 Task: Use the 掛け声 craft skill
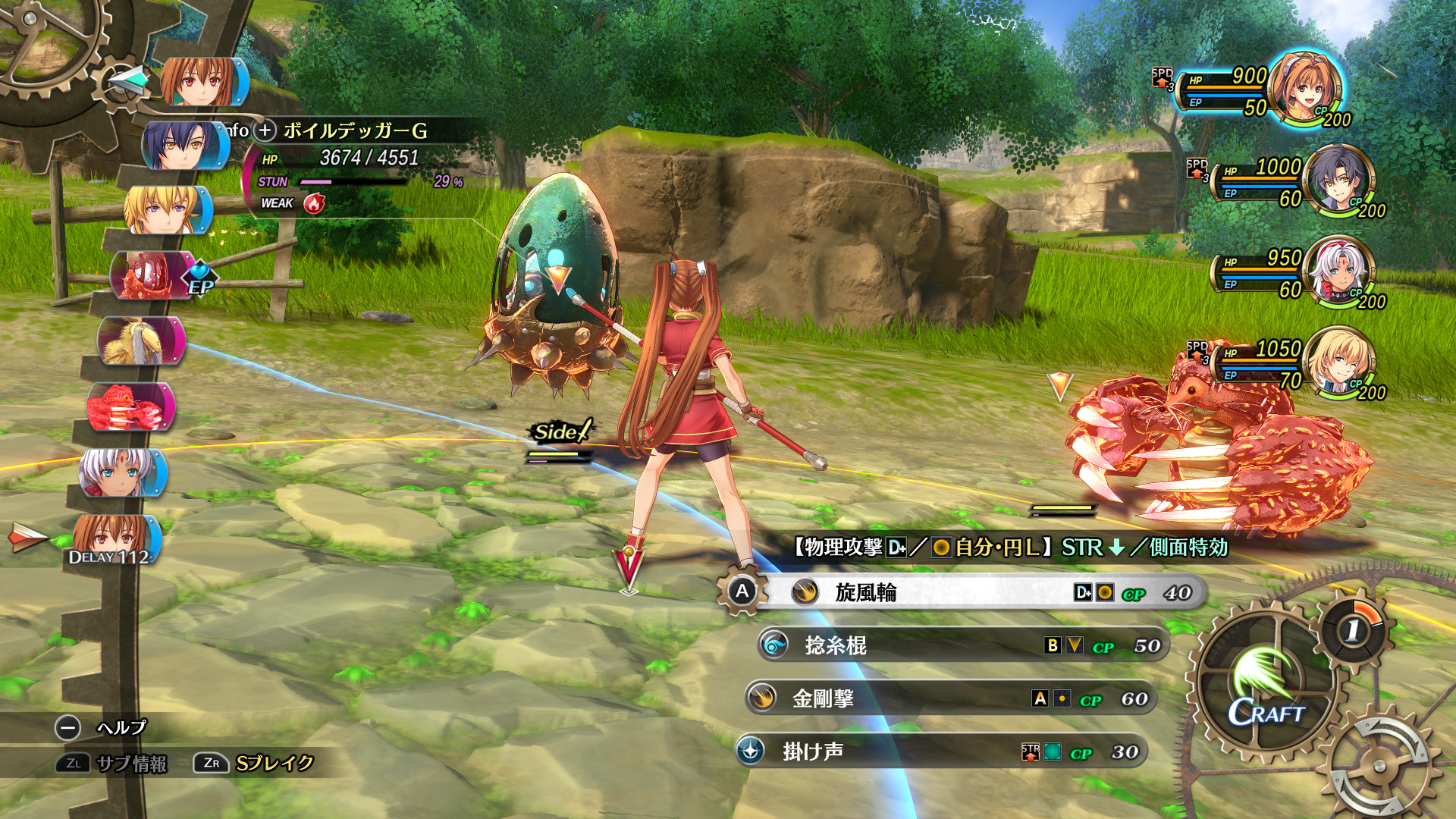click(940, 752)
